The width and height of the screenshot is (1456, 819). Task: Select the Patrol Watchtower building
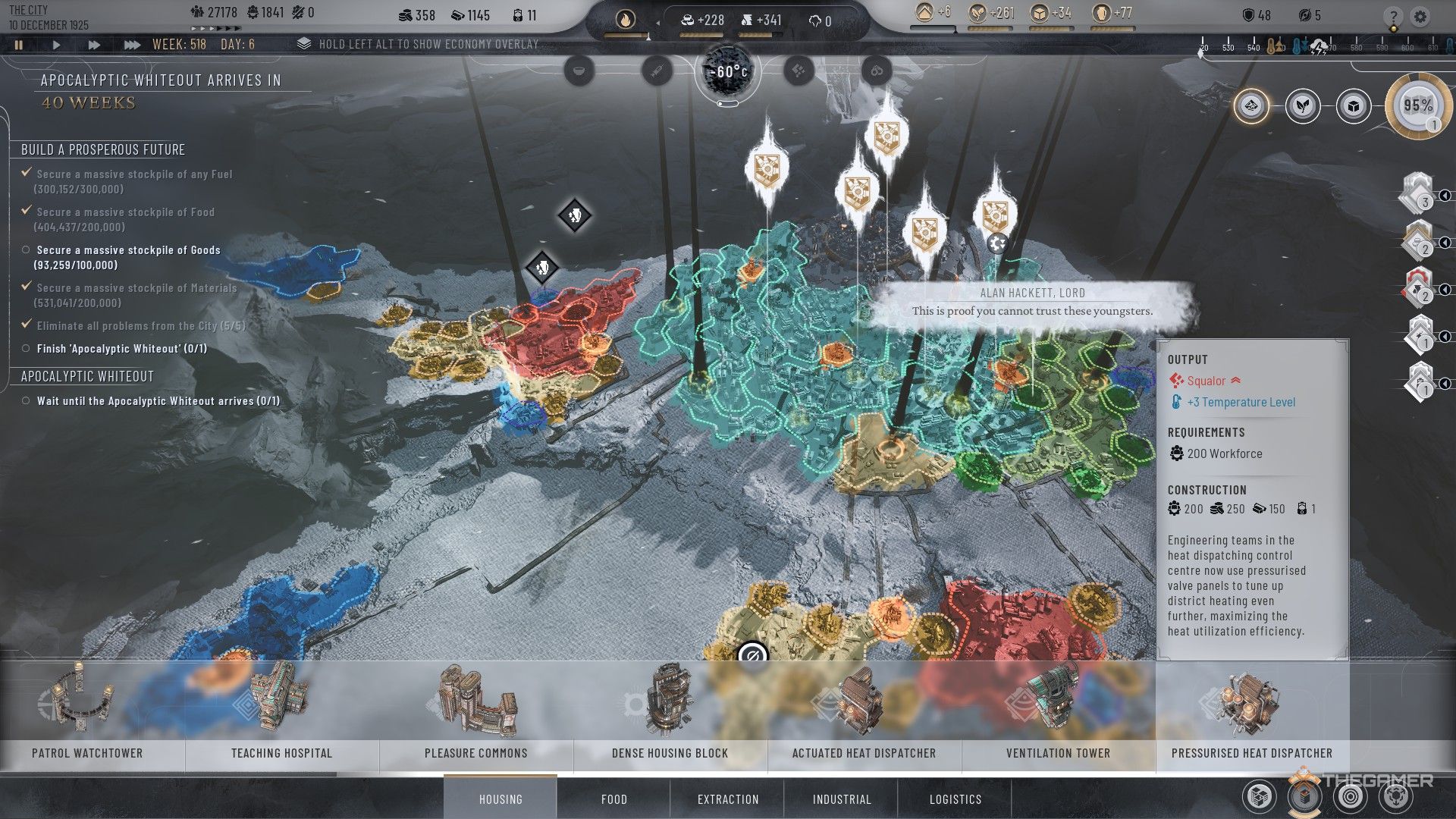click(87, 713)
